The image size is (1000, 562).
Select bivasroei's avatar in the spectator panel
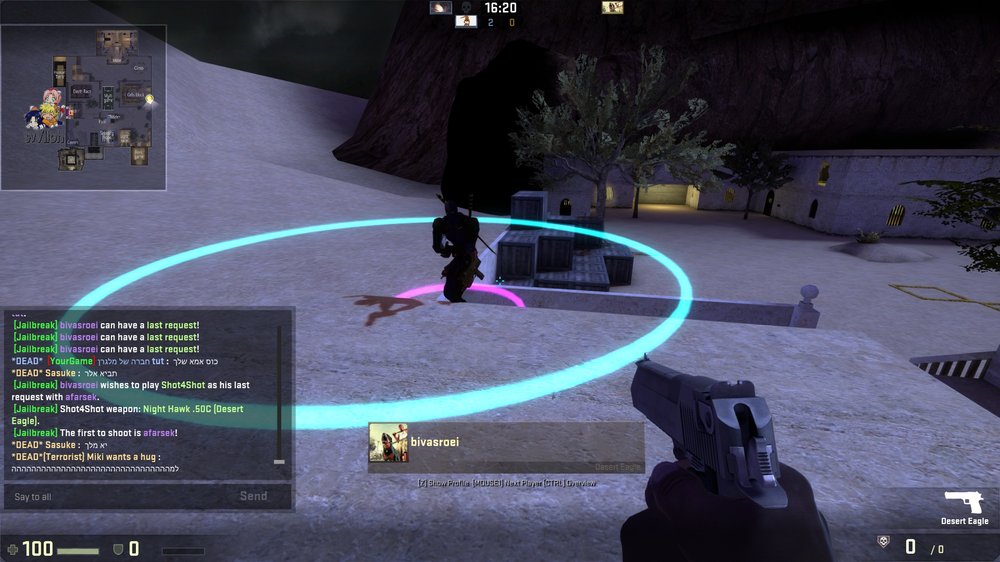[x=388, y=443]
